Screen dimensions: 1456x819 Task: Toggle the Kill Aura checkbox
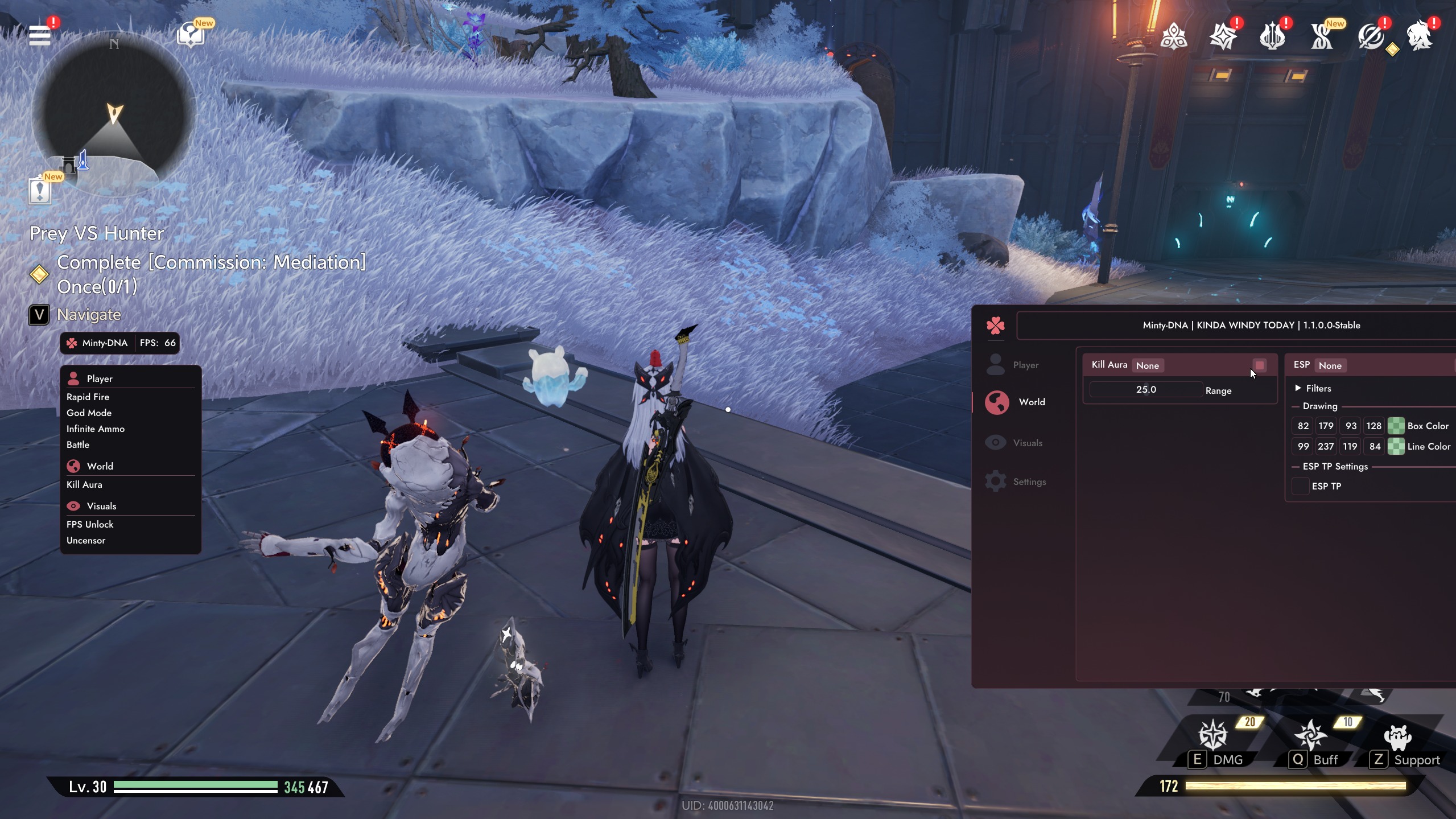1260,365
